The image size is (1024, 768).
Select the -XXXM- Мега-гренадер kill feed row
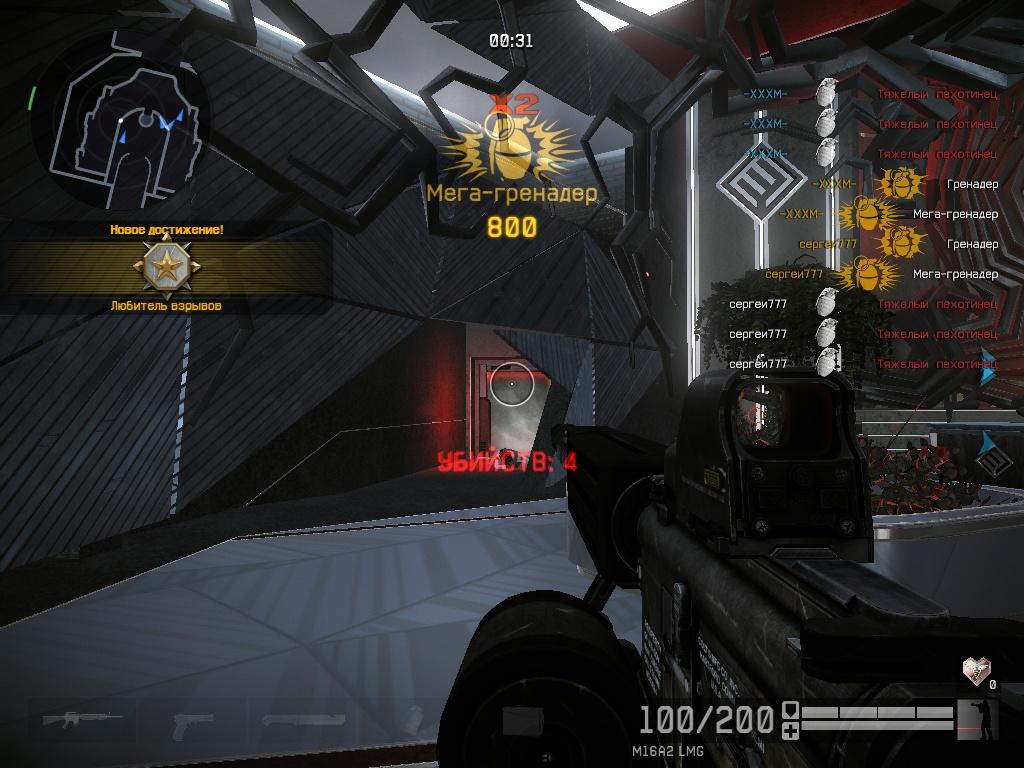[888, 214]
